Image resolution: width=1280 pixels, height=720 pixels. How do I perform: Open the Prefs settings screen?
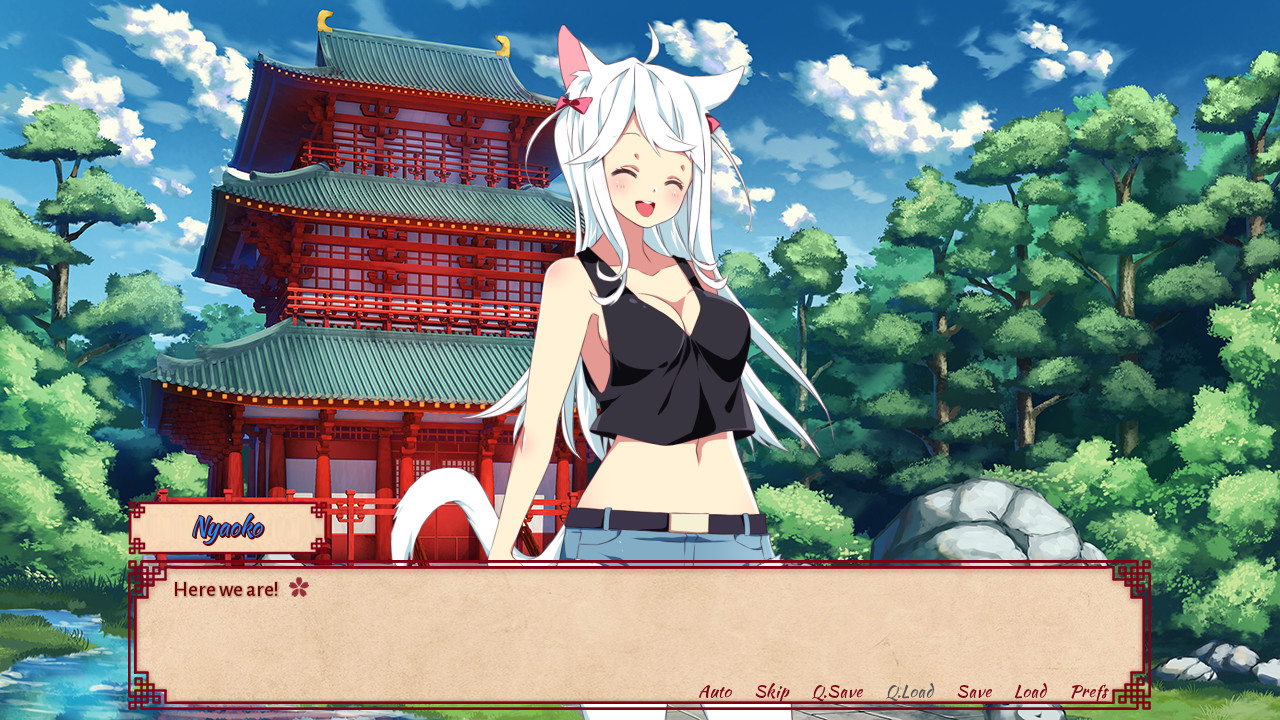coord(1089,691)
